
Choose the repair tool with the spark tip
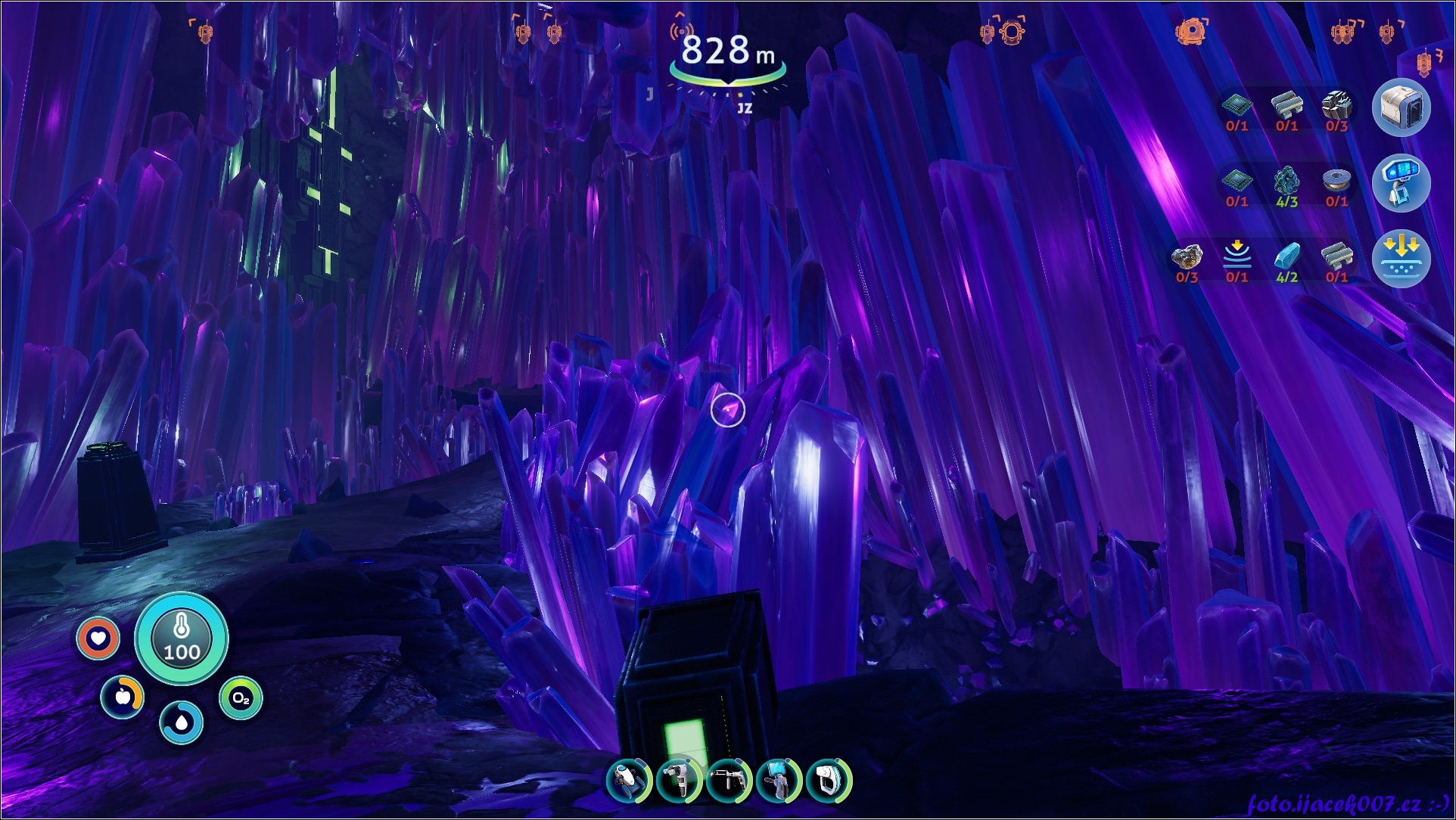click(729, 781)
